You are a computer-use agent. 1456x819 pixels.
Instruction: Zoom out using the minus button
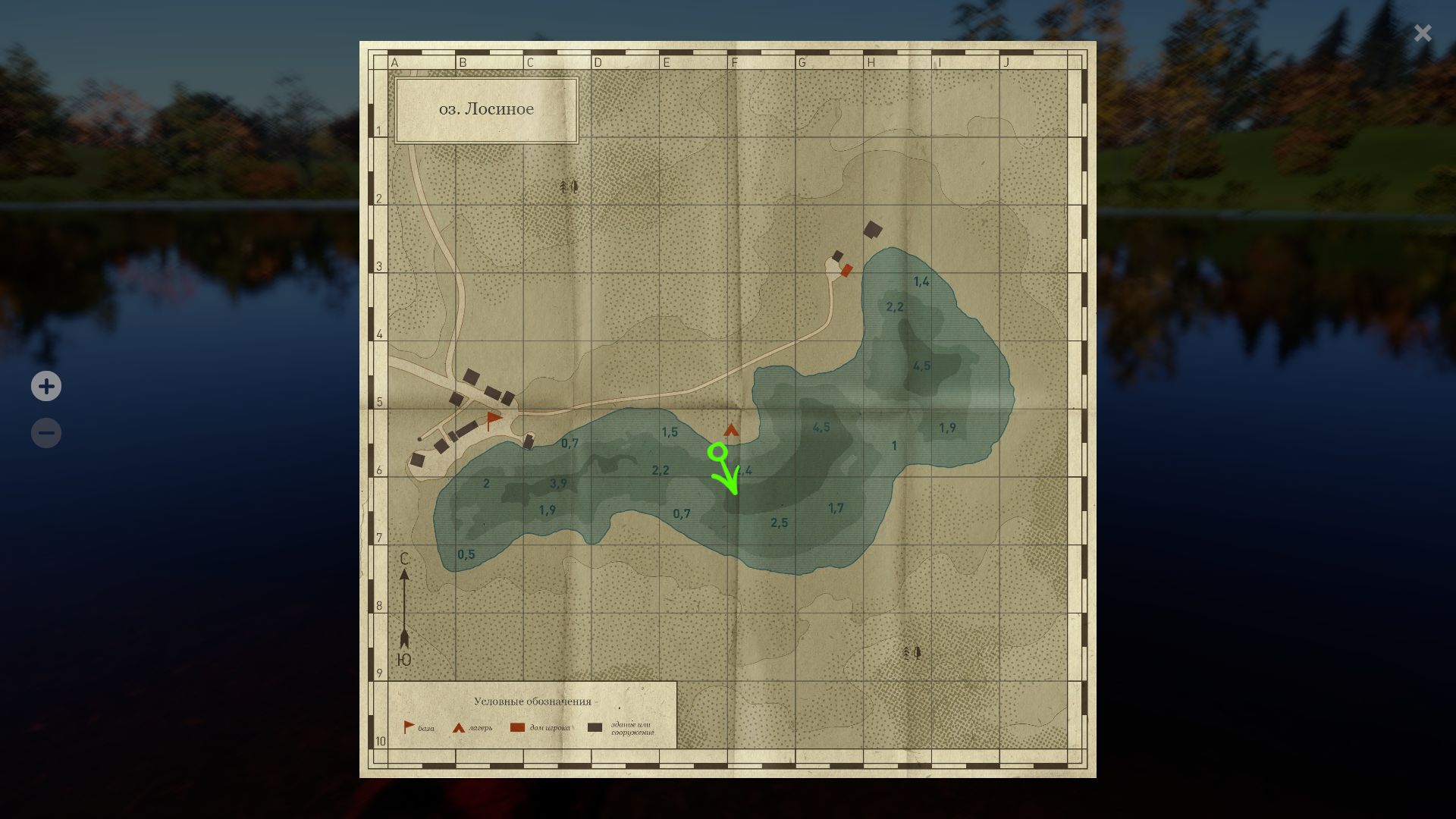pyautogui.click(x=46, y=432)
